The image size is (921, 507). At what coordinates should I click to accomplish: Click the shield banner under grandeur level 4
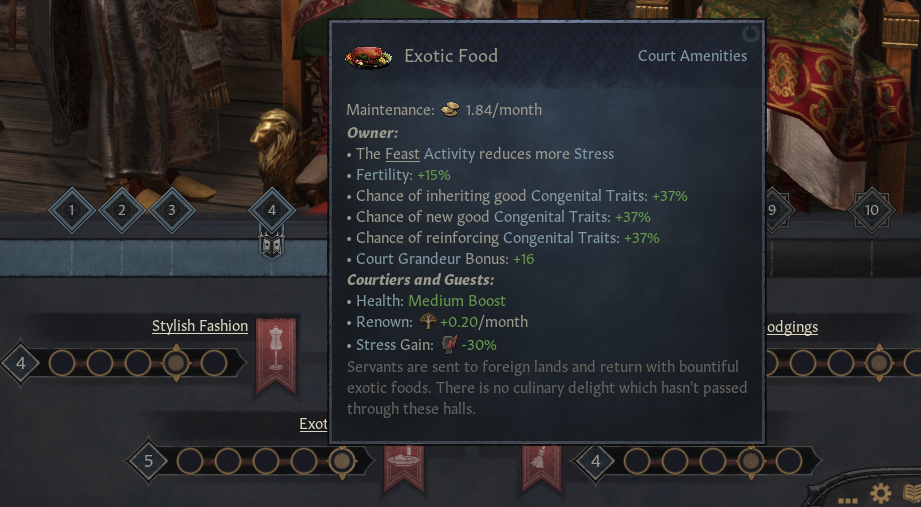[x=271, y=243]
